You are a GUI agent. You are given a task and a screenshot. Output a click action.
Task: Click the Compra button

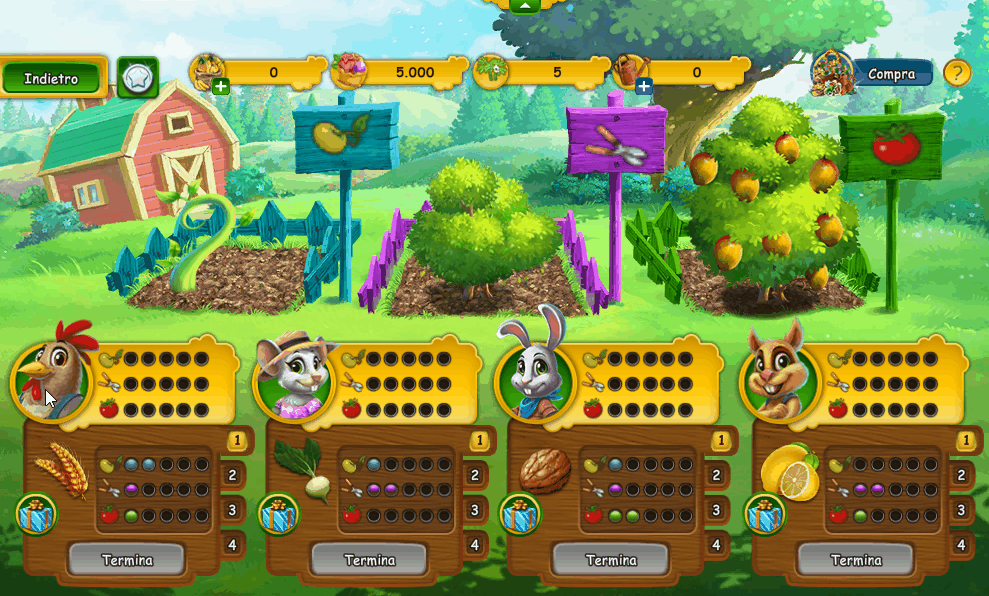[x=891, y=74]
